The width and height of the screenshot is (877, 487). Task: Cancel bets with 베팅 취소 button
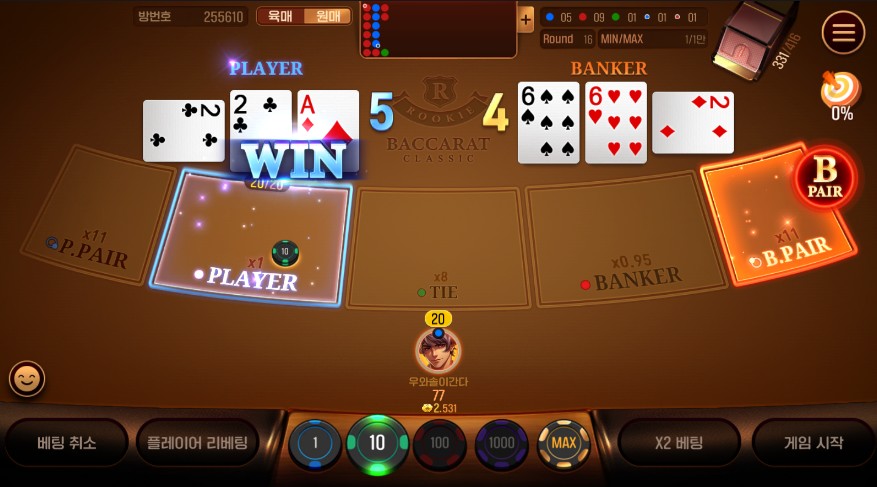(x=67, y=443)
